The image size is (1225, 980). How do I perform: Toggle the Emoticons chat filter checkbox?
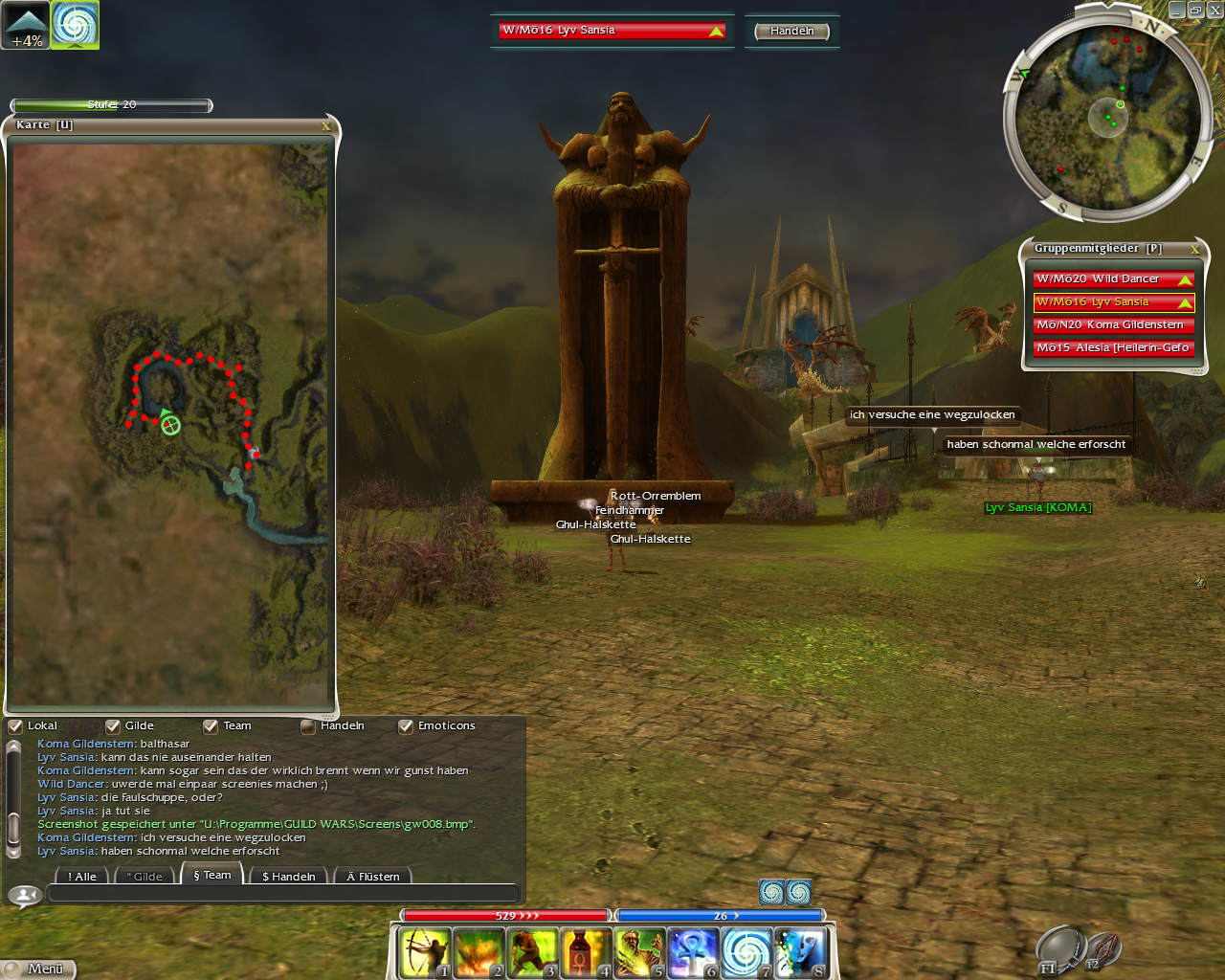406,726
